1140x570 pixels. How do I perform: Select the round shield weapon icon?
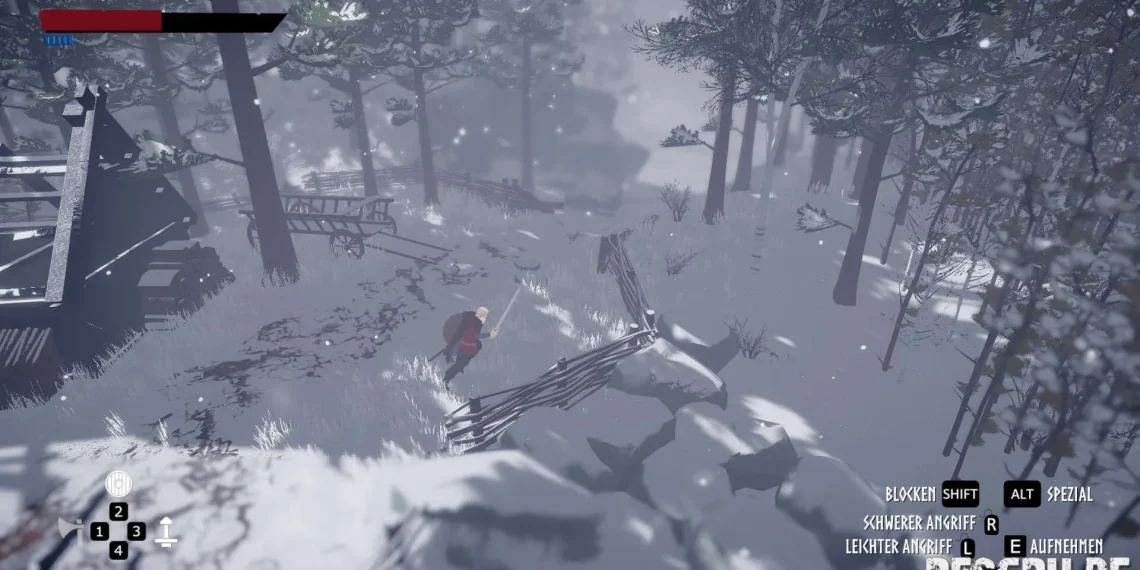[118, 484]
